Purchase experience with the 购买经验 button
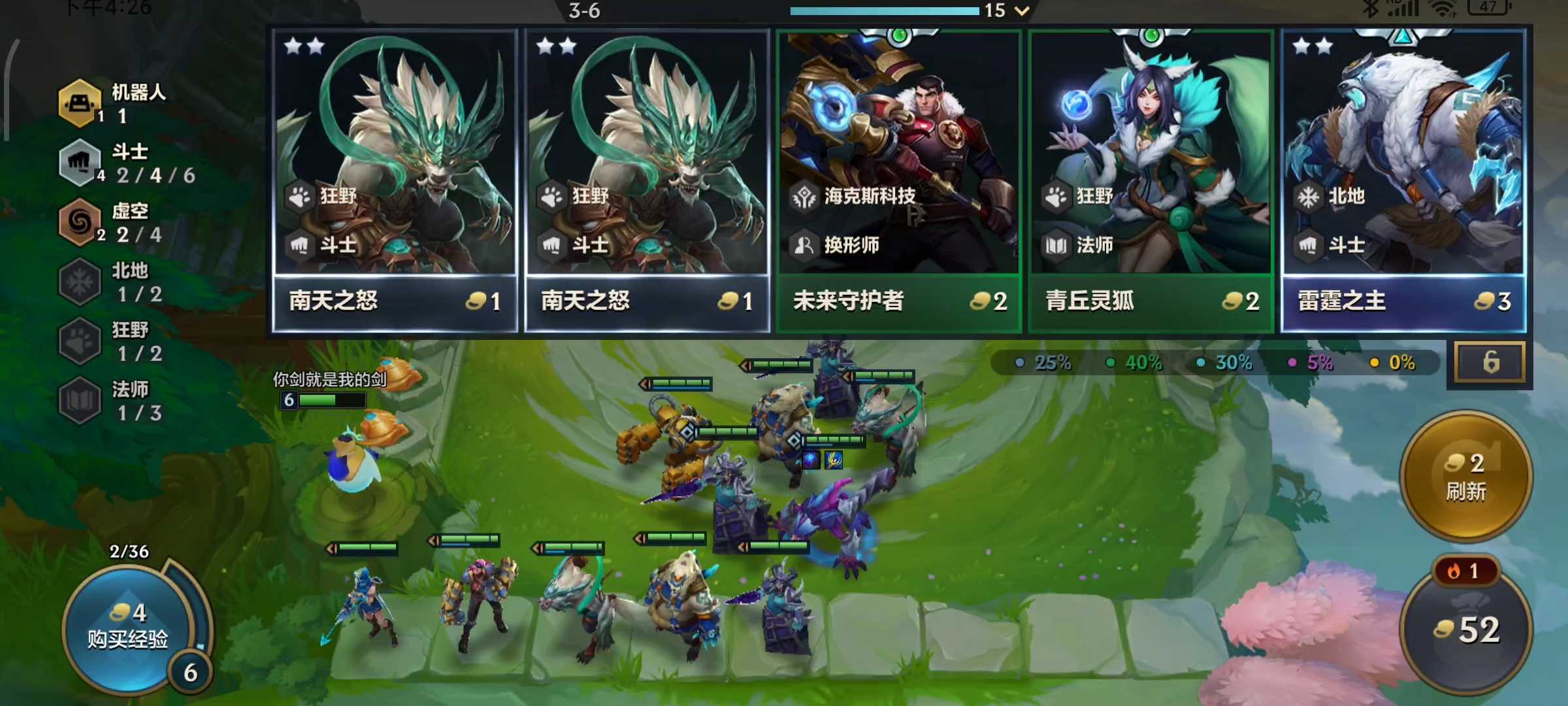The image size is (1568, 706). coord(128,626)
